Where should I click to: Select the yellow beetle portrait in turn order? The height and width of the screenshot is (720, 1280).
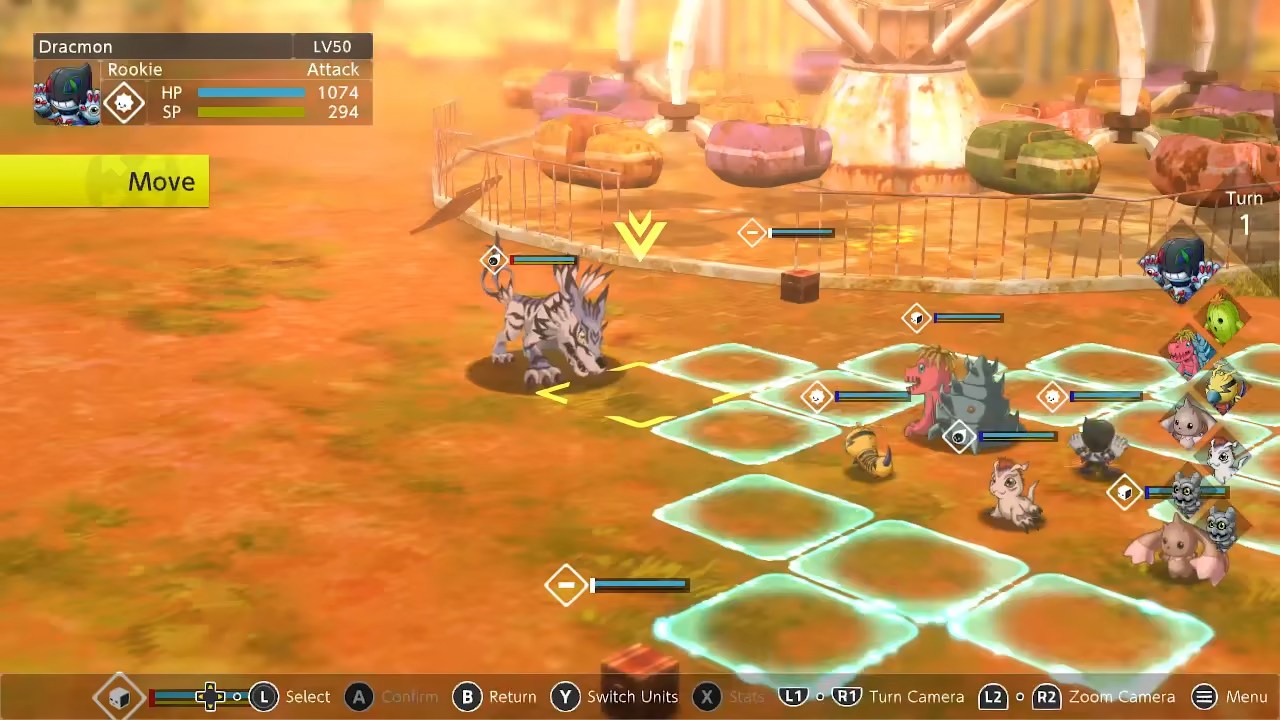coord(1222,388)
